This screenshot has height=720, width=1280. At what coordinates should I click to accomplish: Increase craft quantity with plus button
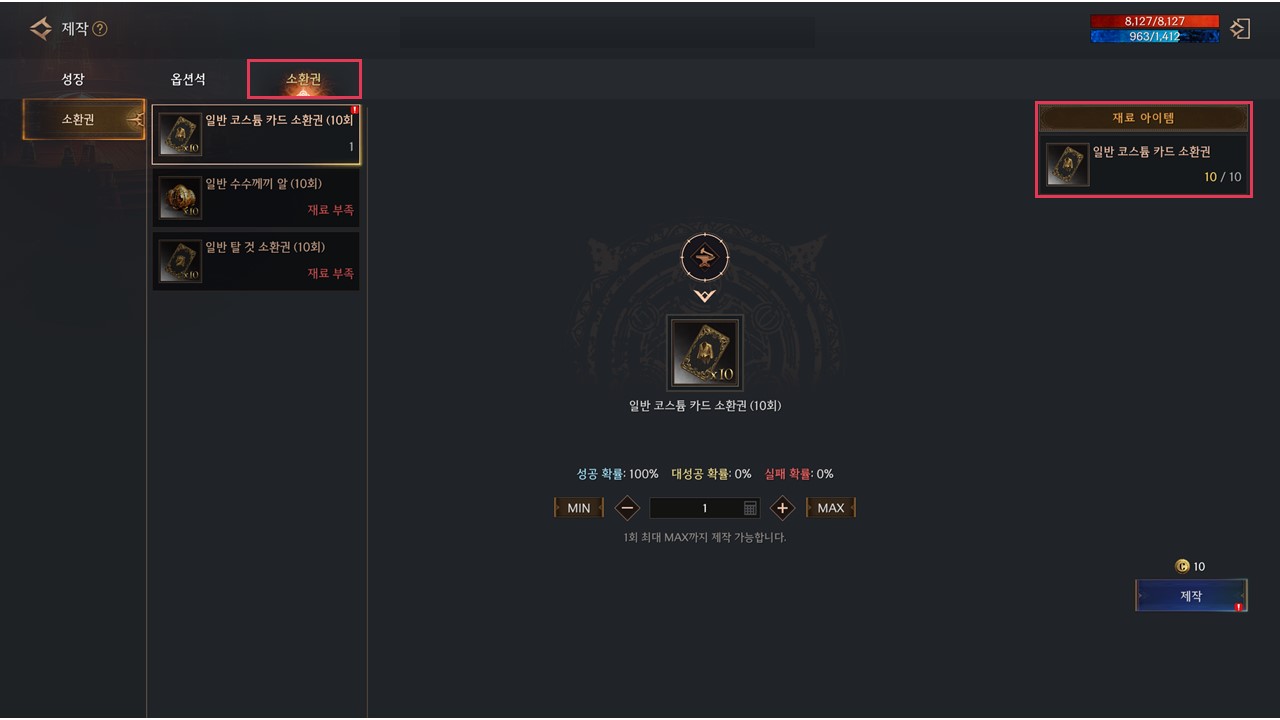782,508
